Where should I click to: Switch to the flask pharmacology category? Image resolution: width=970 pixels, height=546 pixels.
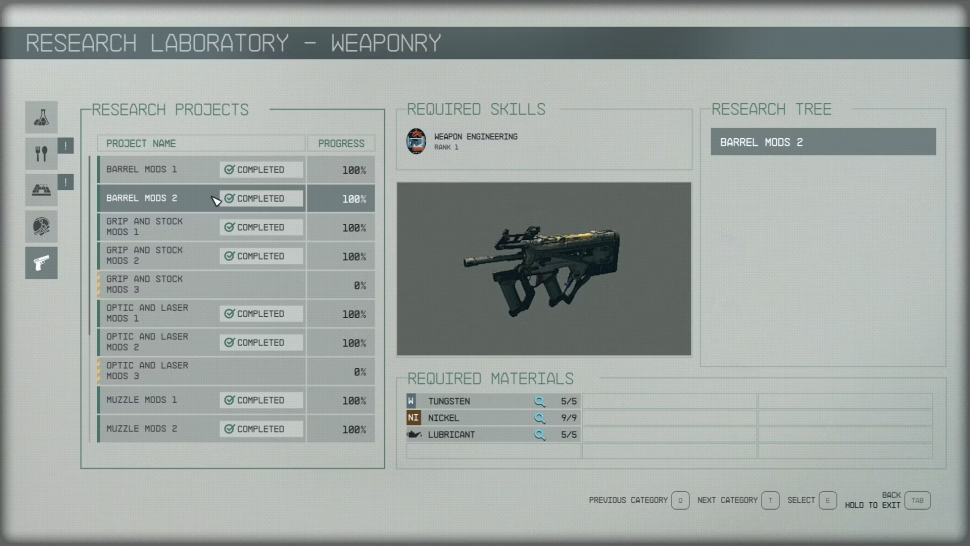(x=41, y=117)
